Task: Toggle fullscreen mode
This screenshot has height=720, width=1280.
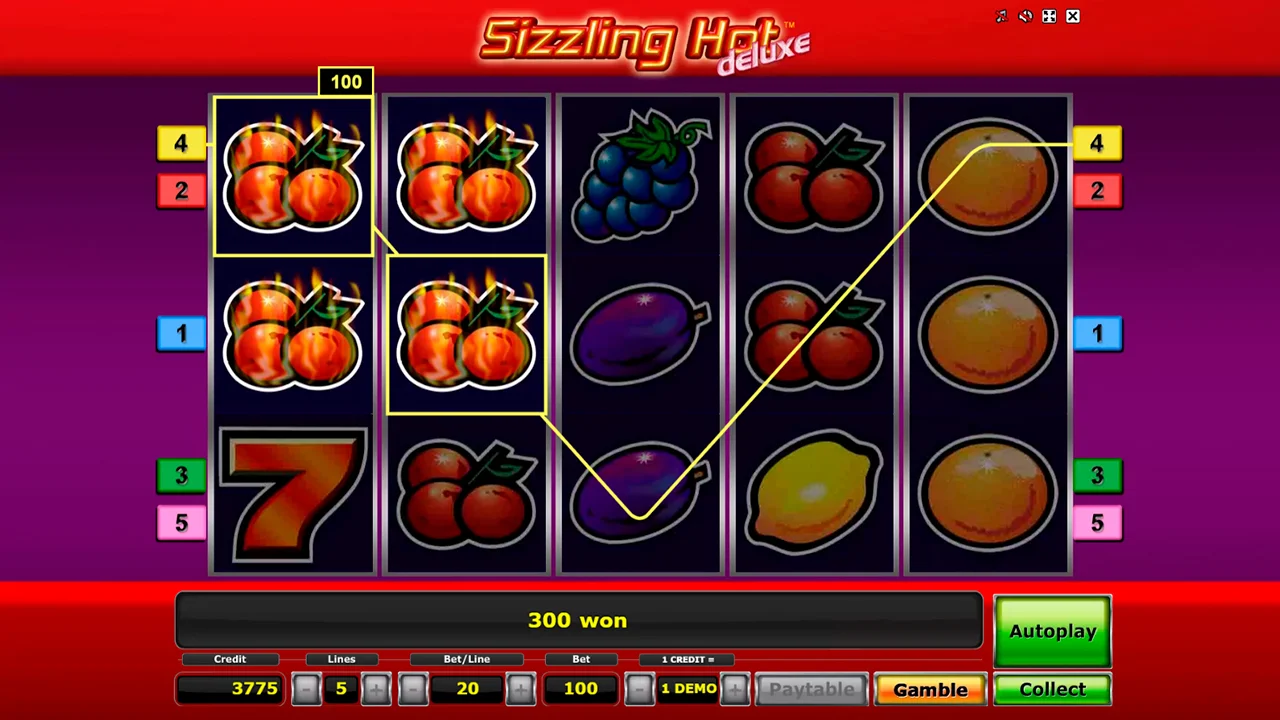Action: point(1049,16)
